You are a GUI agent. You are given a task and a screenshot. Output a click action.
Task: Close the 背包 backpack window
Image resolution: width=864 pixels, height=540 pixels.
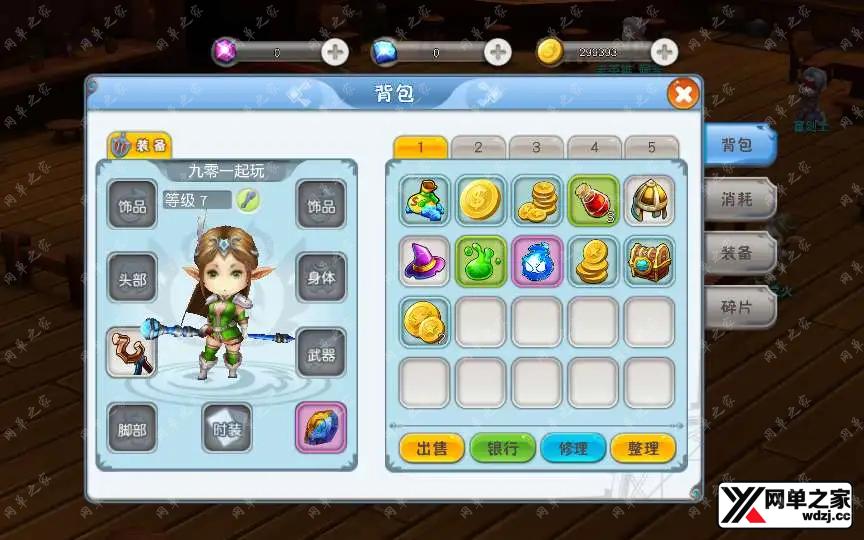(683, 94)
